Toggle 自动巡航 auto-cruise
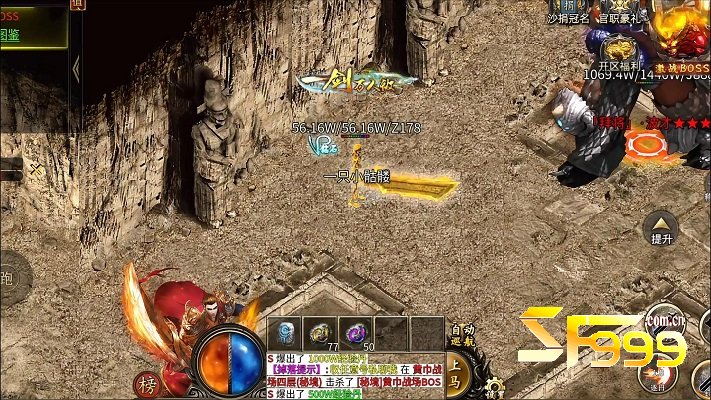711x400 pixels. pos(462,334)
